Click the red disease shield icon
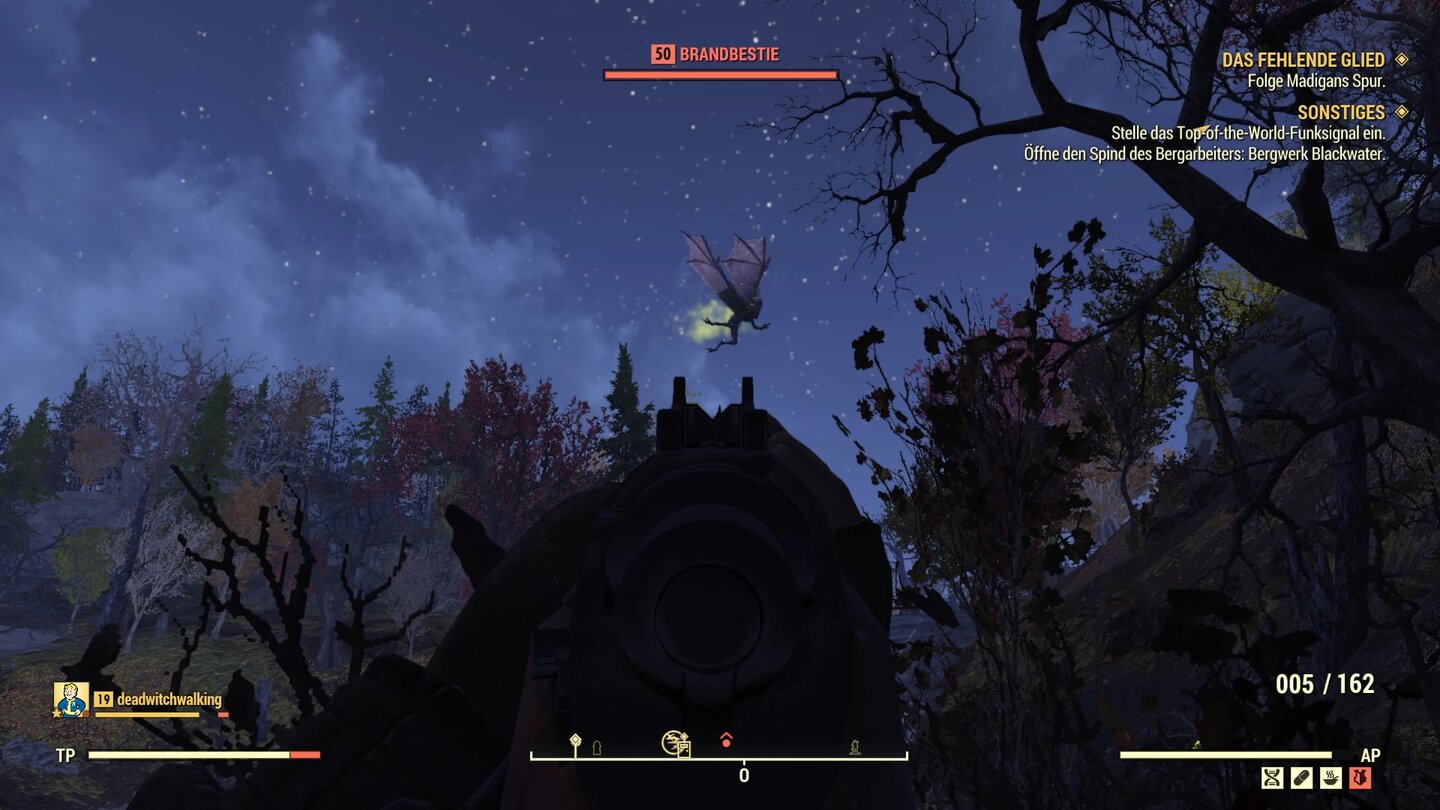The height and width of the screenshot is (810, 1440). (x=1359, y=778)
